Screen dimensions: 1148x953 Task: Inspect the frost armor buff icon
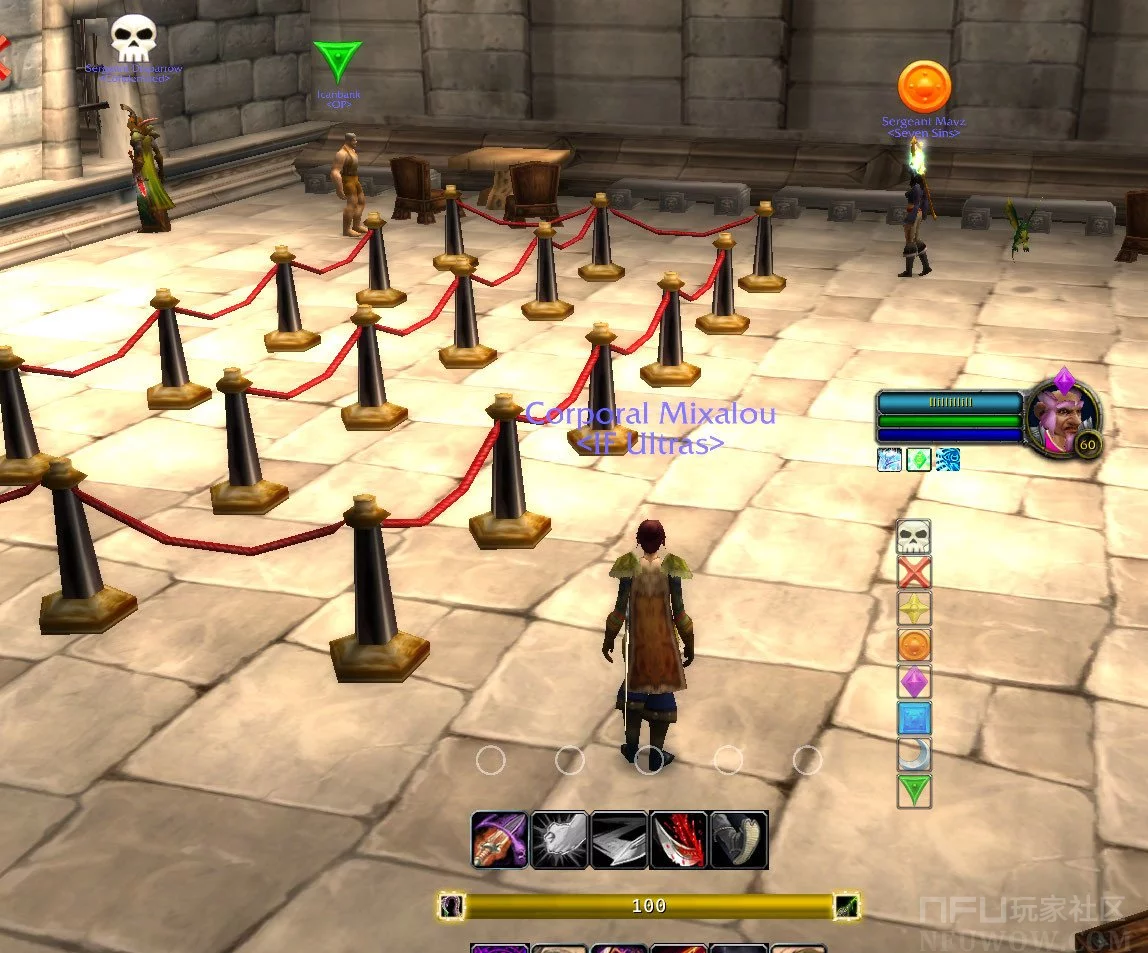click(x=889, y=460)
